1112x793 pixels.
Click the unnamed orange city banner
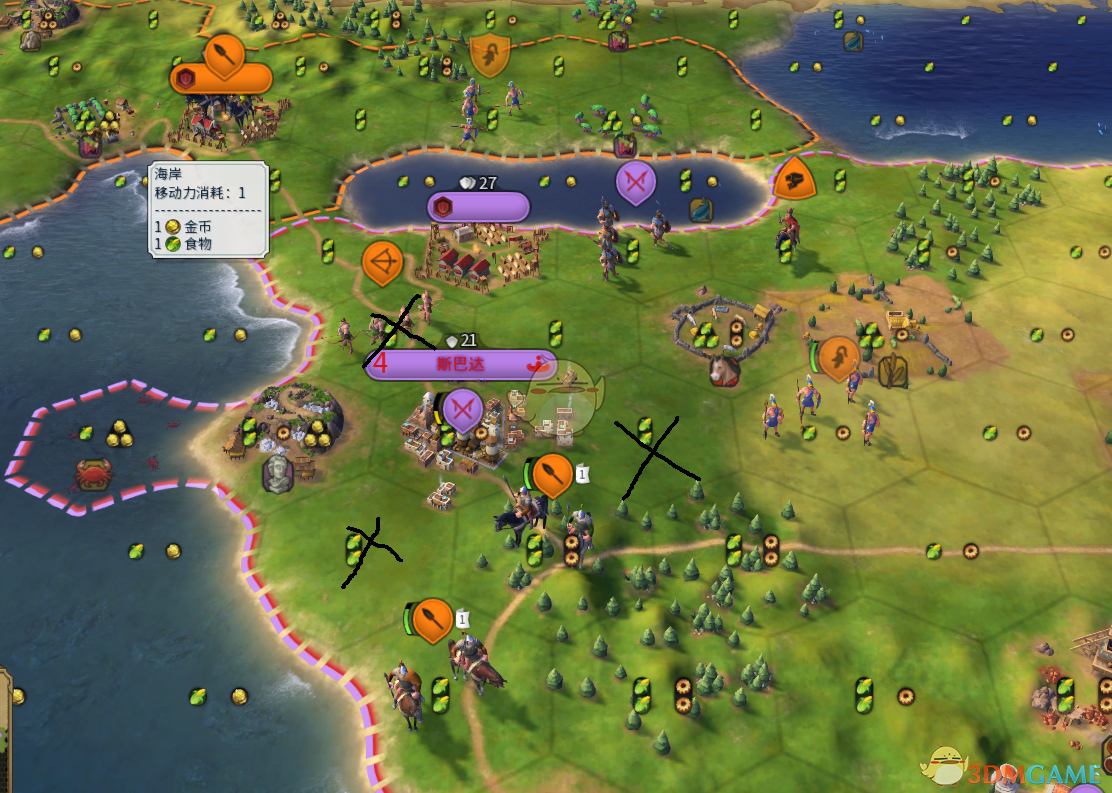tap(222, 78)
